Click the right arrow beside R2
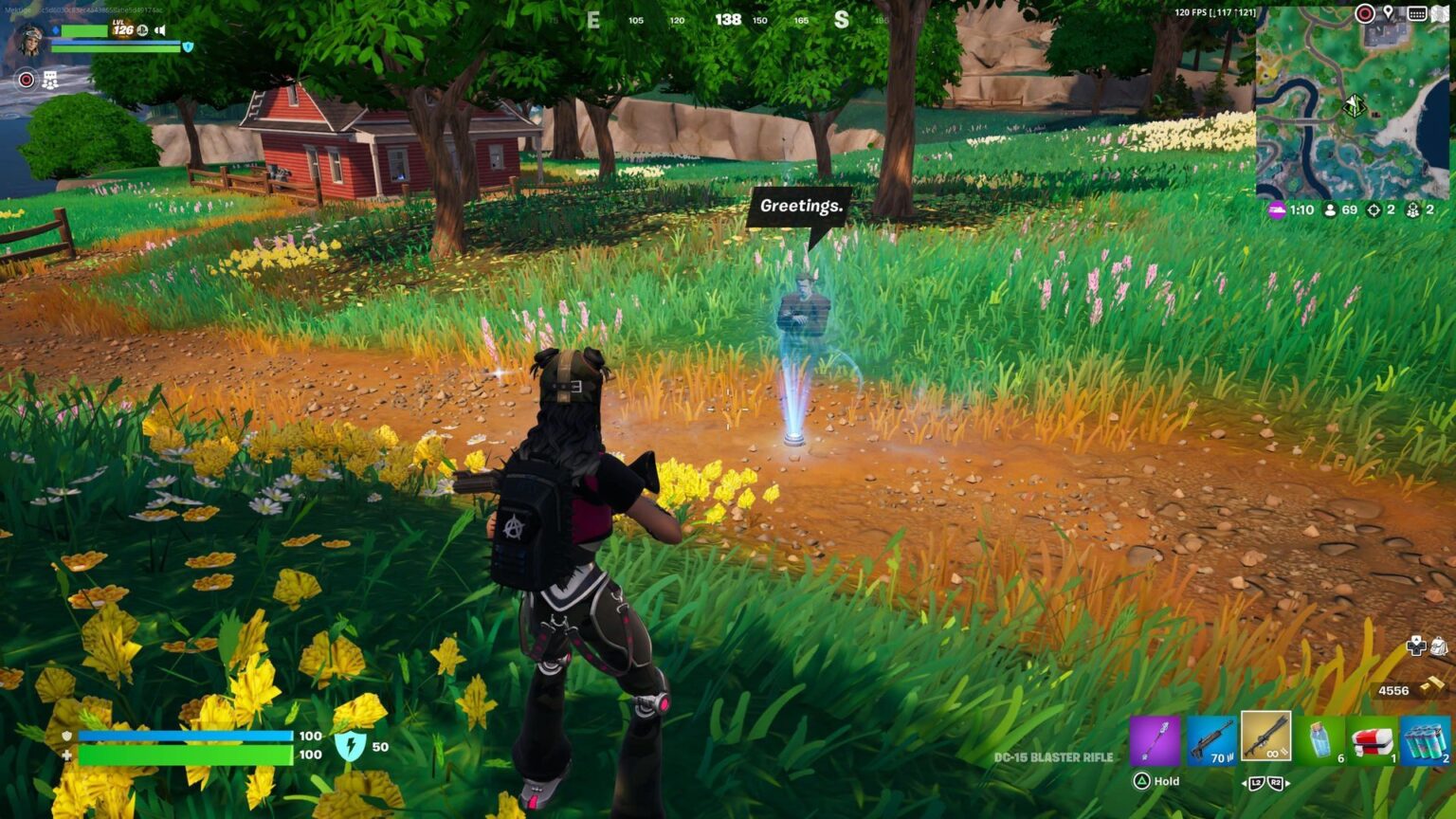Screen dimensions: 1456x819 [1287, 783]
